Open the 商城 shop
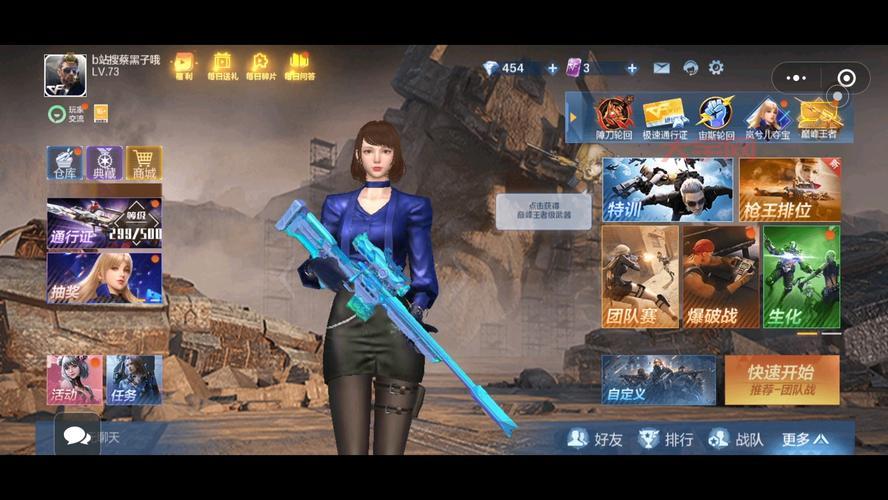Screen dimensions: 888x500 pos(144,163)
